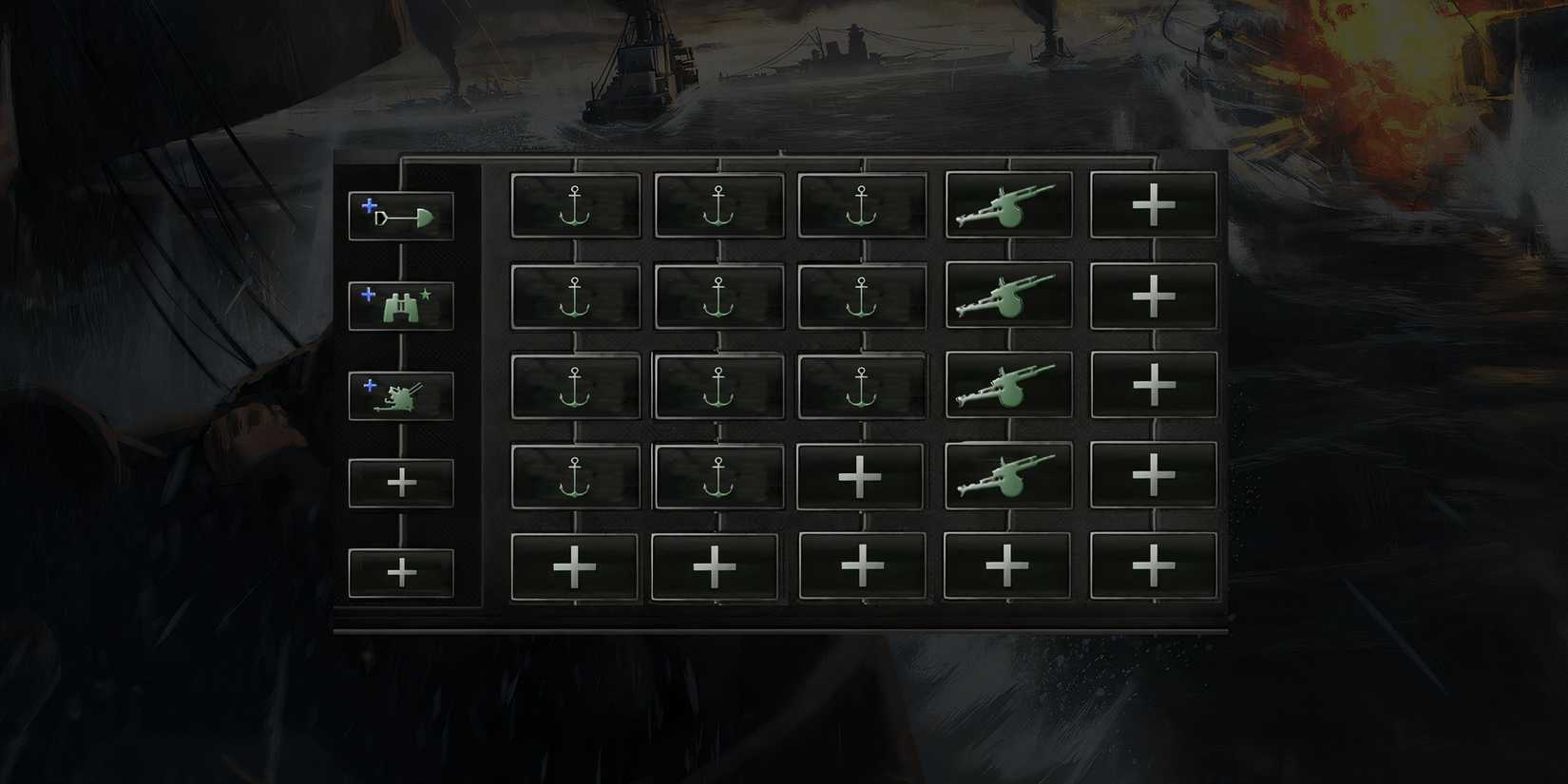Add a battalion to the top fifth-column slot
This screenshot has height=784, width=1568.
(x=1152, y=204)
